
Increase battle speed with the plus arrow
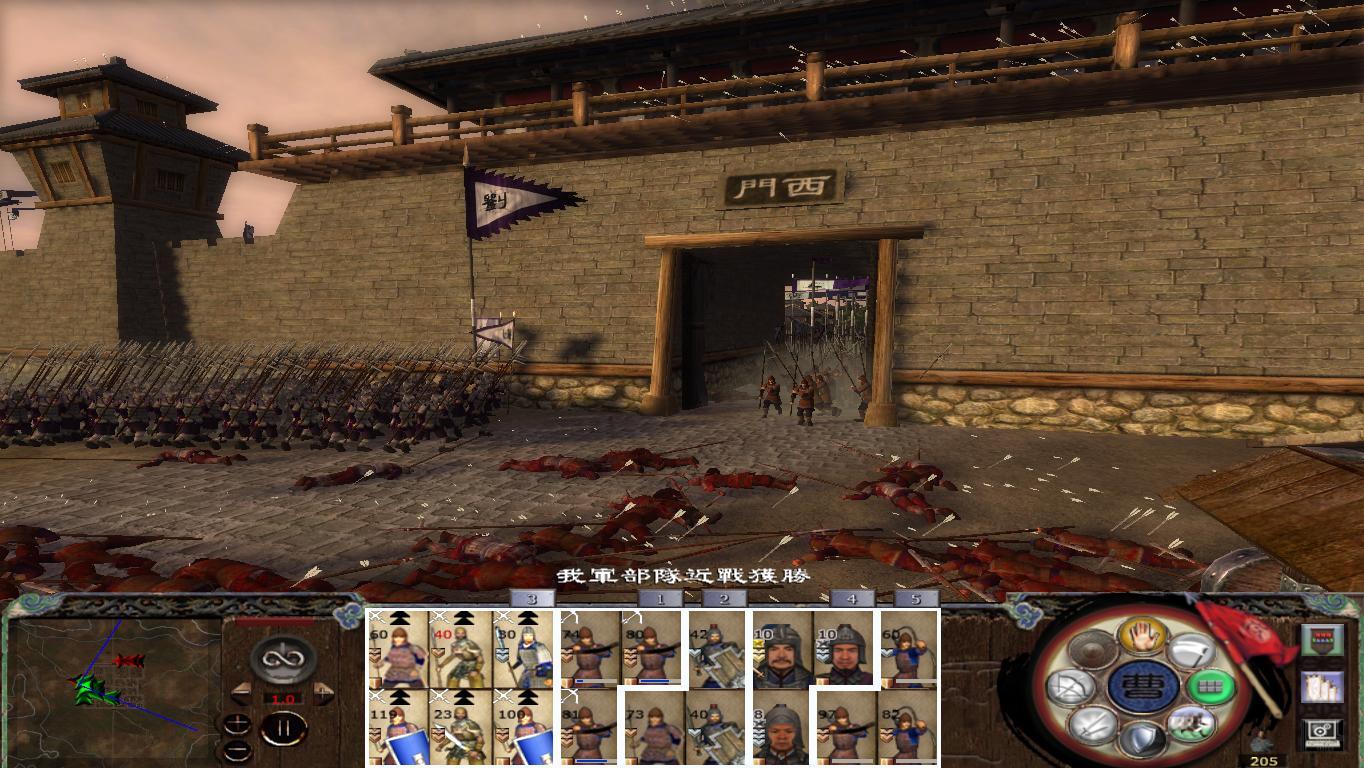[x=321, y=692]
